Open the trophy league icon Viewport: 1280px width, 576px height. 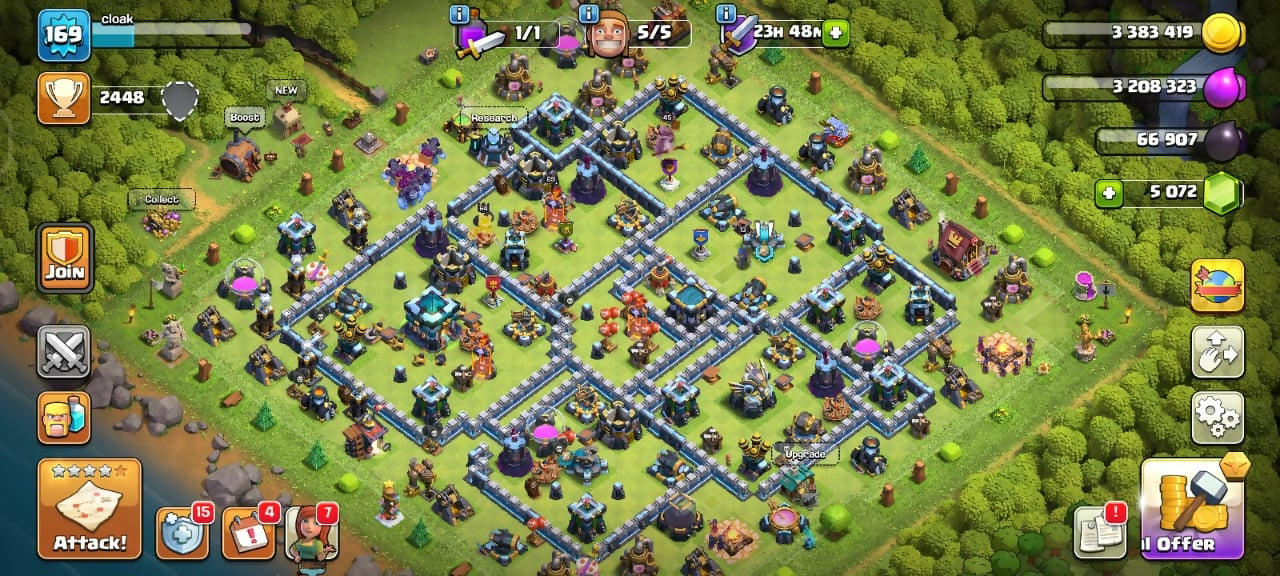(65, 98)
